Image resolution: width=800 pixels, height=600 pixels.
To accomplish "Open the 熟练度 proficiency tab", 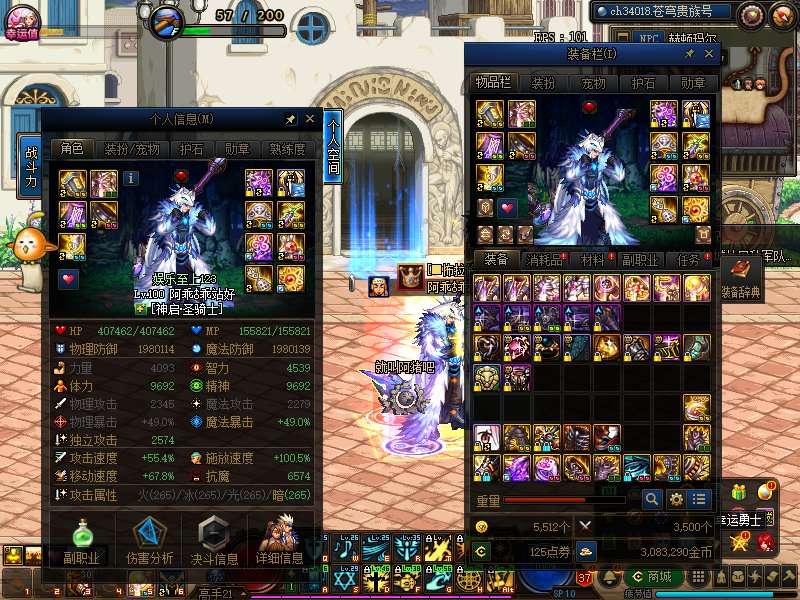I will [287, 148].
